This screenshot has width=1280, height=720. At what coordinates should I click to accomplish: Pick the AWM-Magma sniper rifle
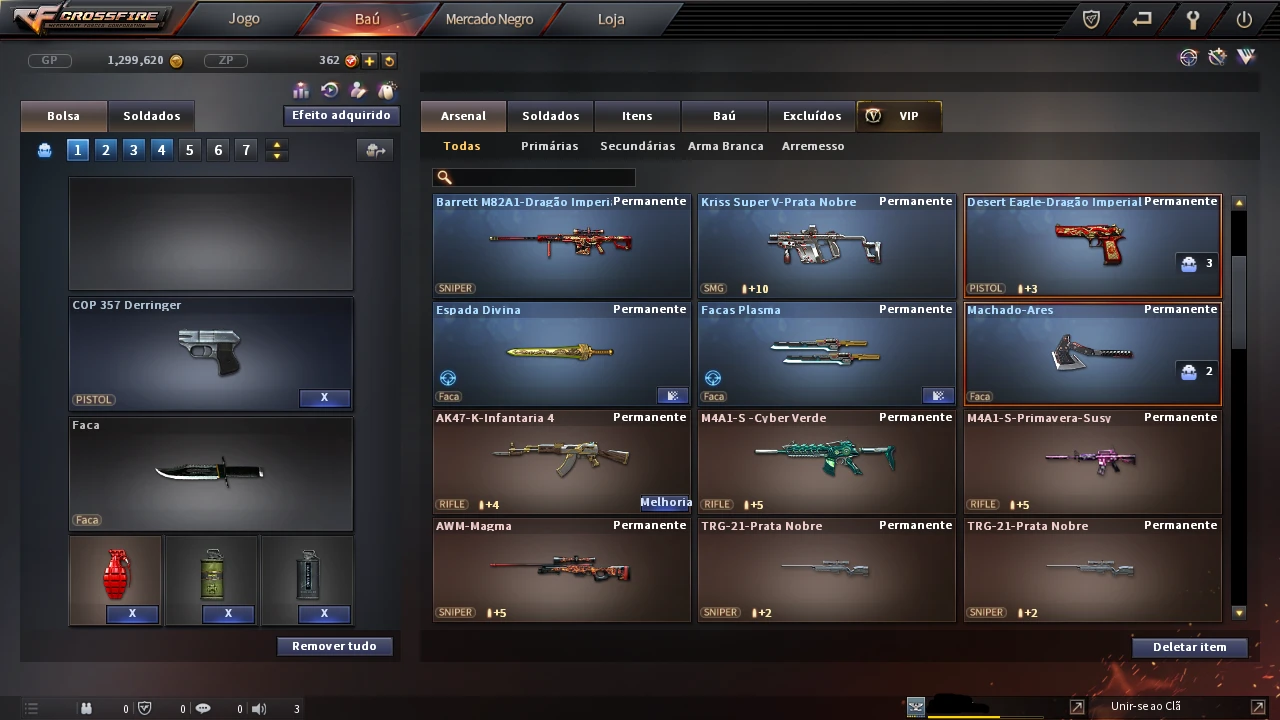(x=561, y=569)
